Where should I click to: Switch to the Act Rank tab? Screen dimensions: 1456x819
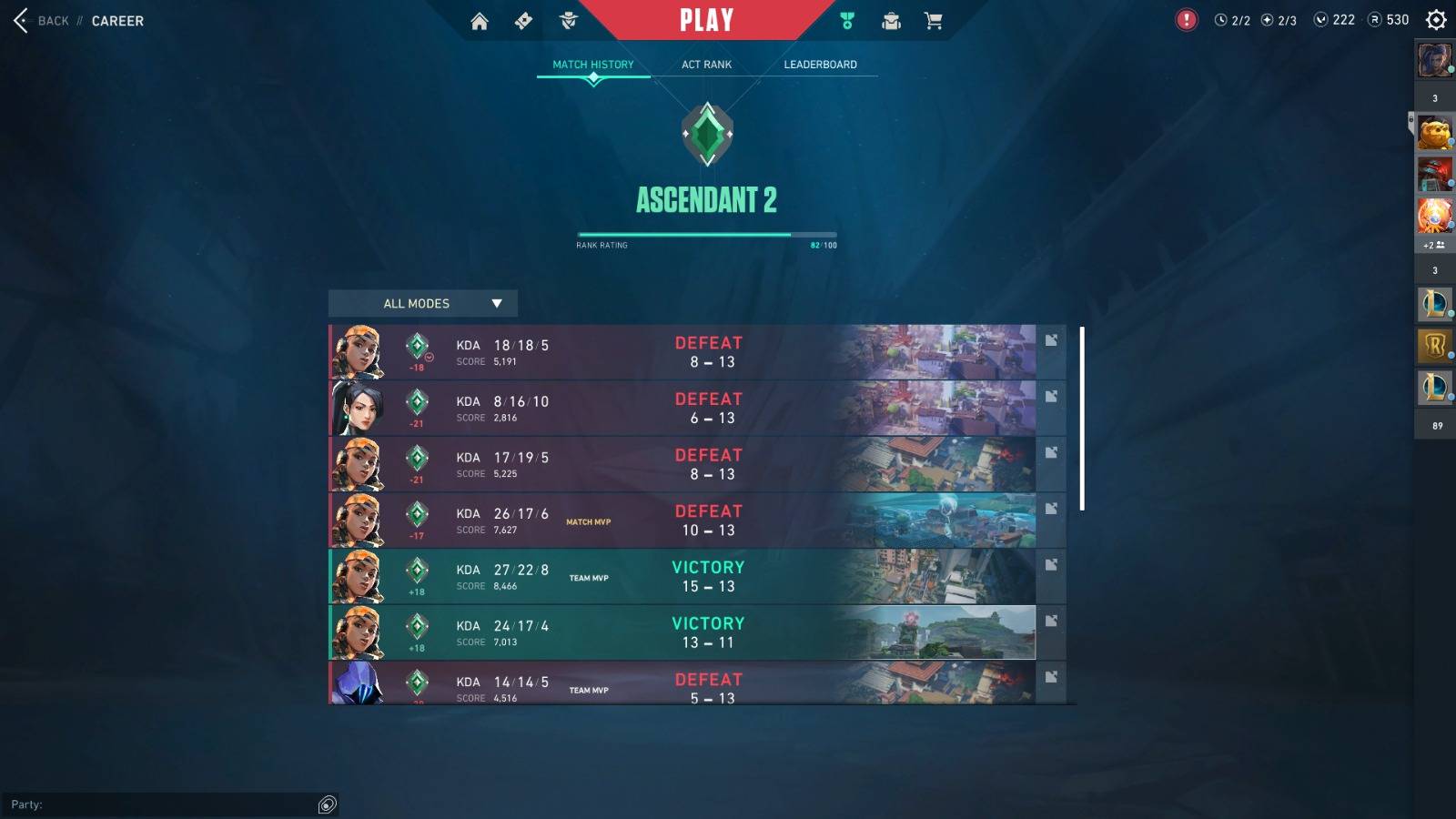coord(706,65)
